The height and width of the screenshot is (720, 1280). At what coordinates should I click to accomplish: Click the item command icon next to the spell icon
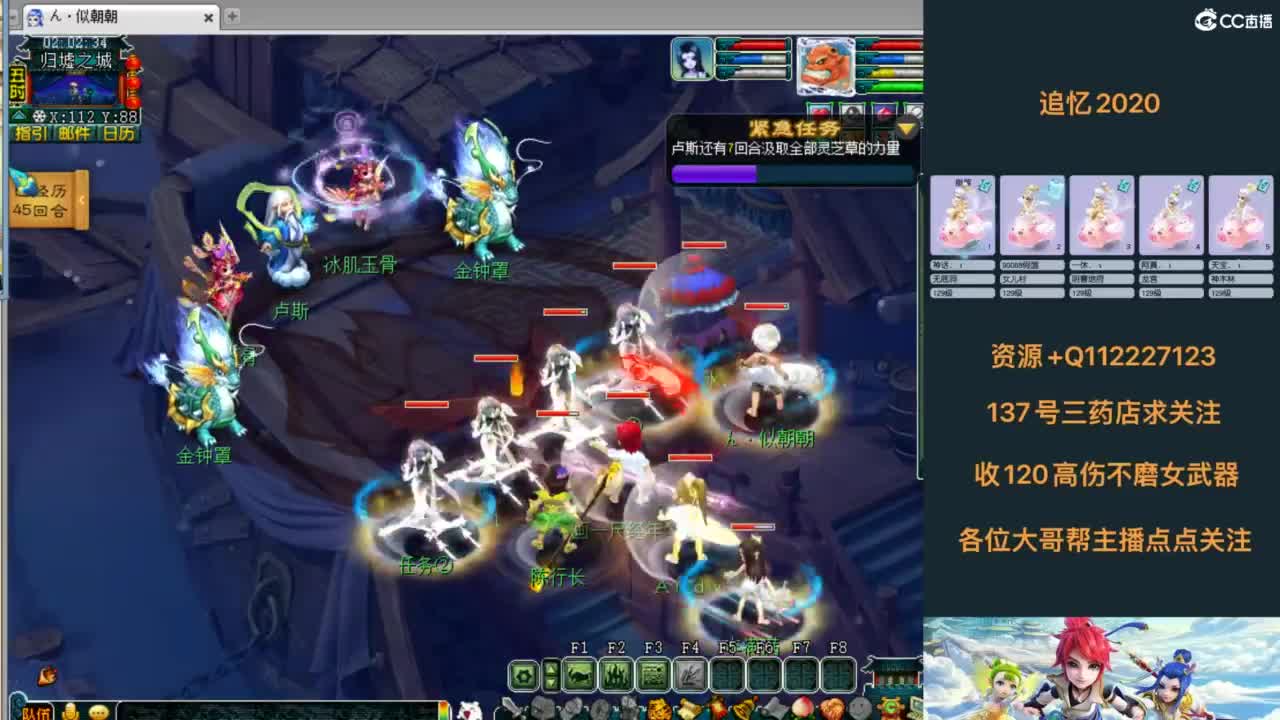655,675
